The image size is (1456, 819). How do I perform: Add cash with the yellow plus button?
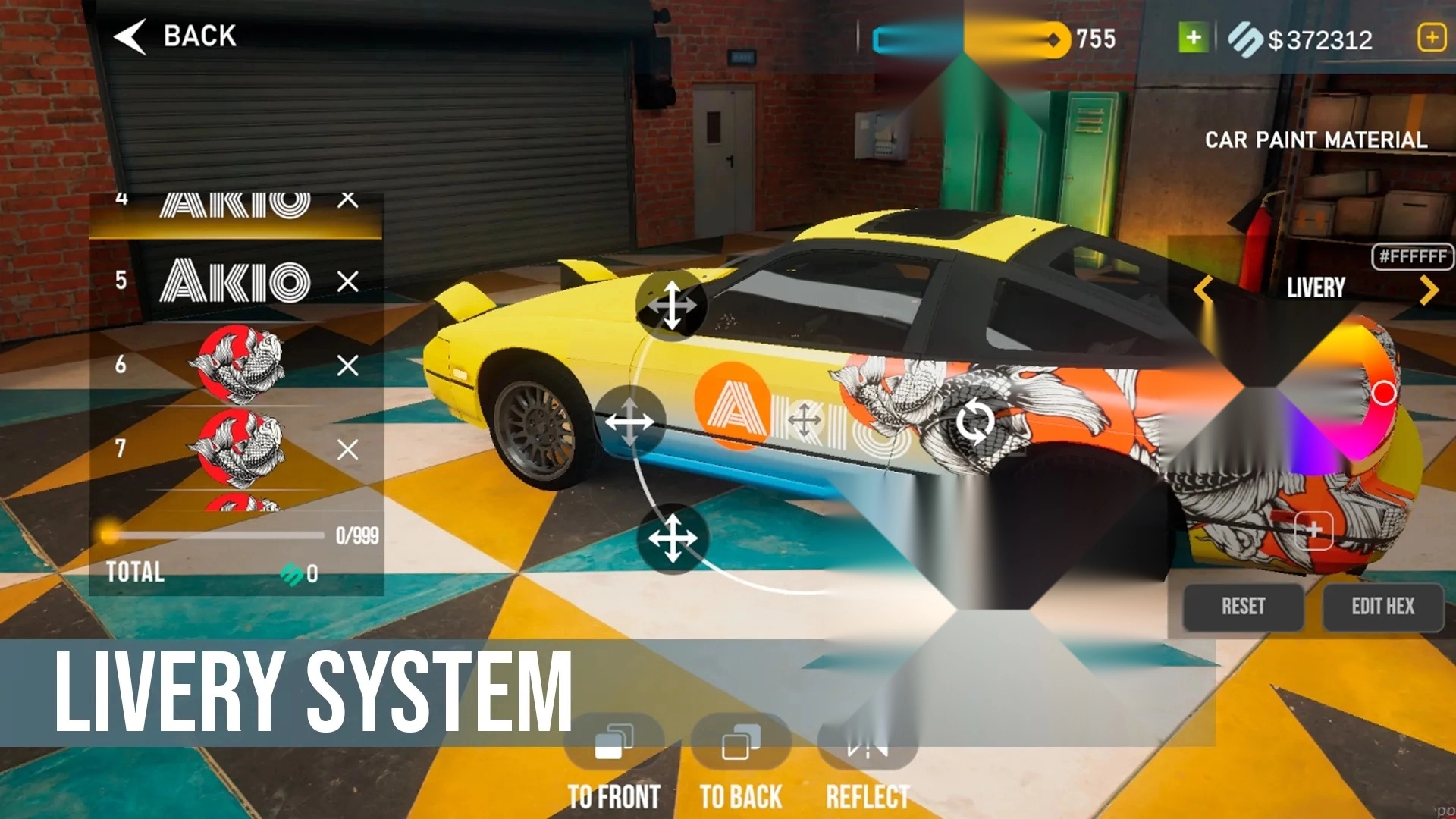tap(1431, 38)
